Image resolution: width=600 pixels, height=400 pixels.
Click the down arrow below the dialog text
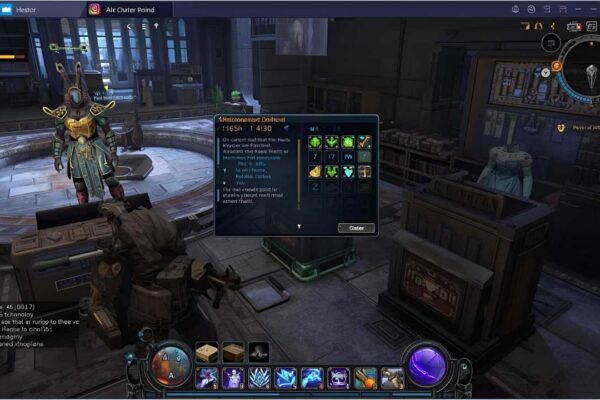[297, 227]
